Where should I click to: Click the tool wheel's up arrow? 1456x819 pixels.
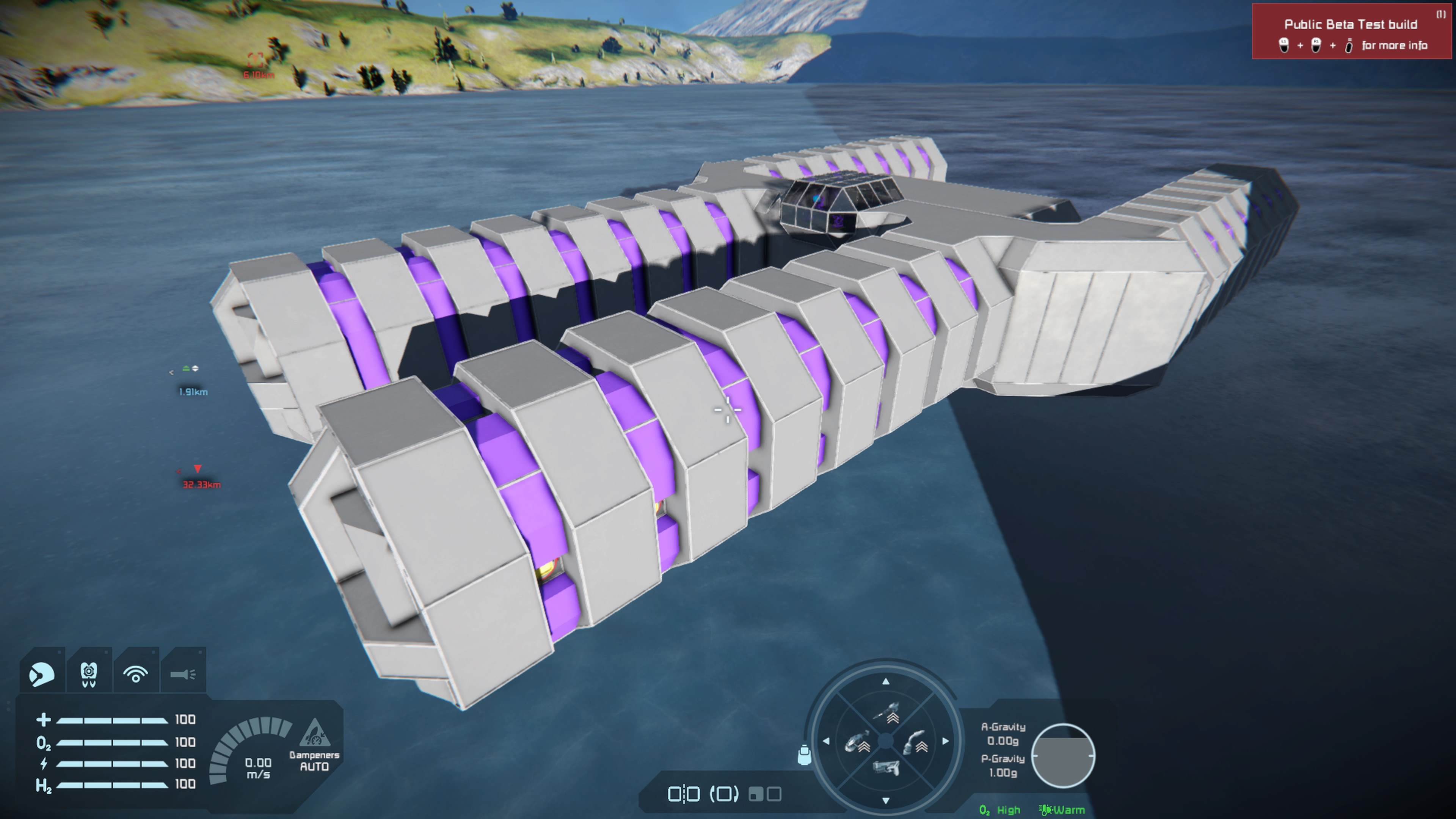coord(886,682)
